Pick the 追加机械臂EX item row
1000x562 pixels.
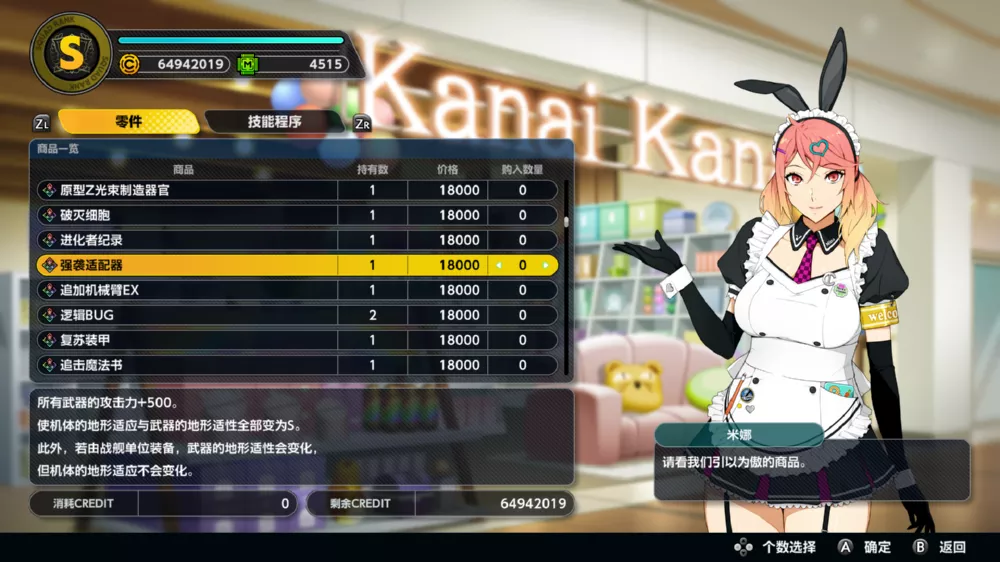coord(190,290)
